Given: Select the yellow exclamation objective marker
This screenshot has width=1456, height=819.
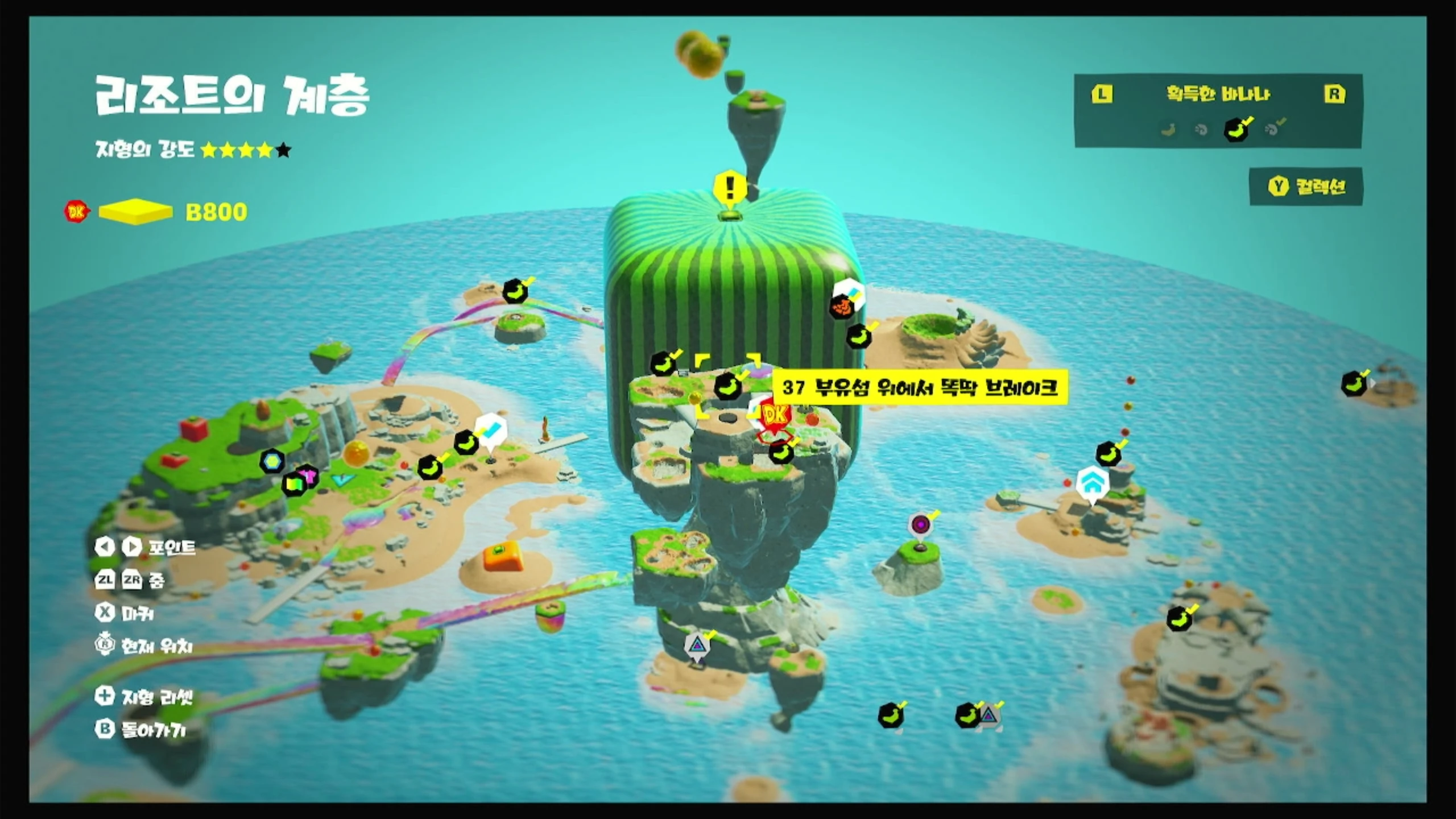Looking at the screenshot, I should tap(730, 188).
